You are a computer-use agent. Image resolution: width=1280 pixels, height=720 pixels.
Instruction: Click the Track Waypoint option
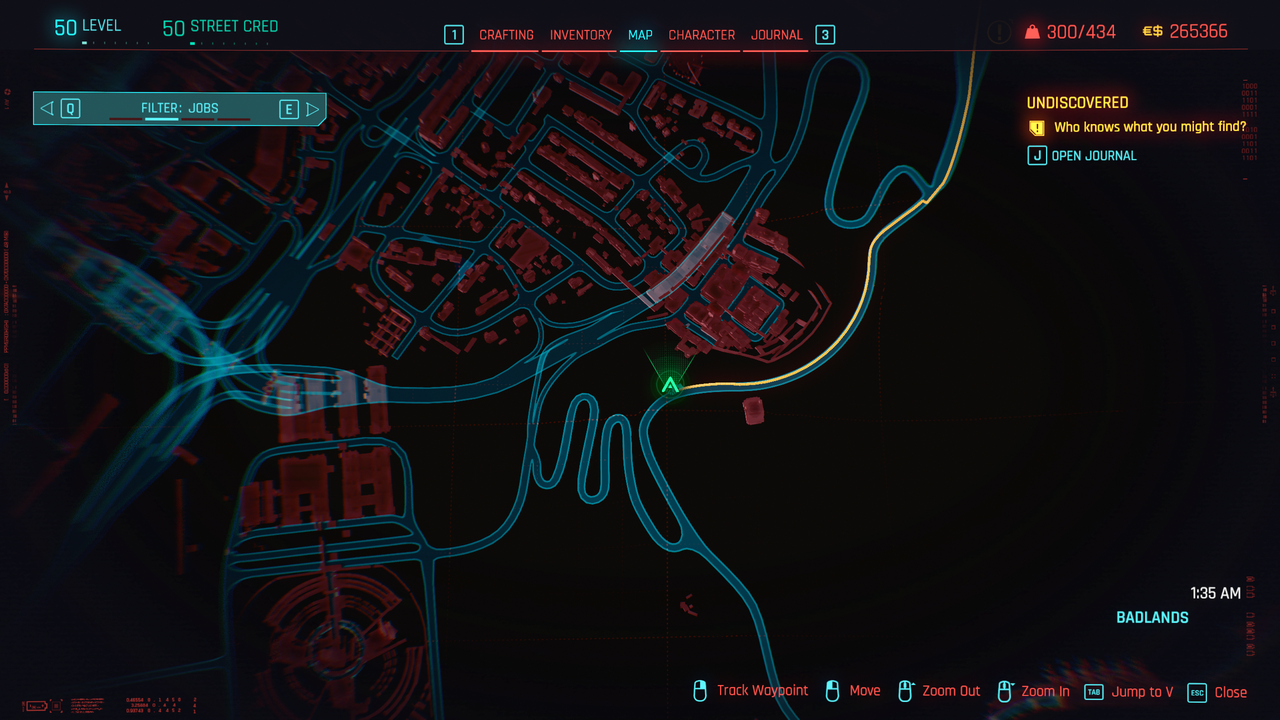point(761,691)
